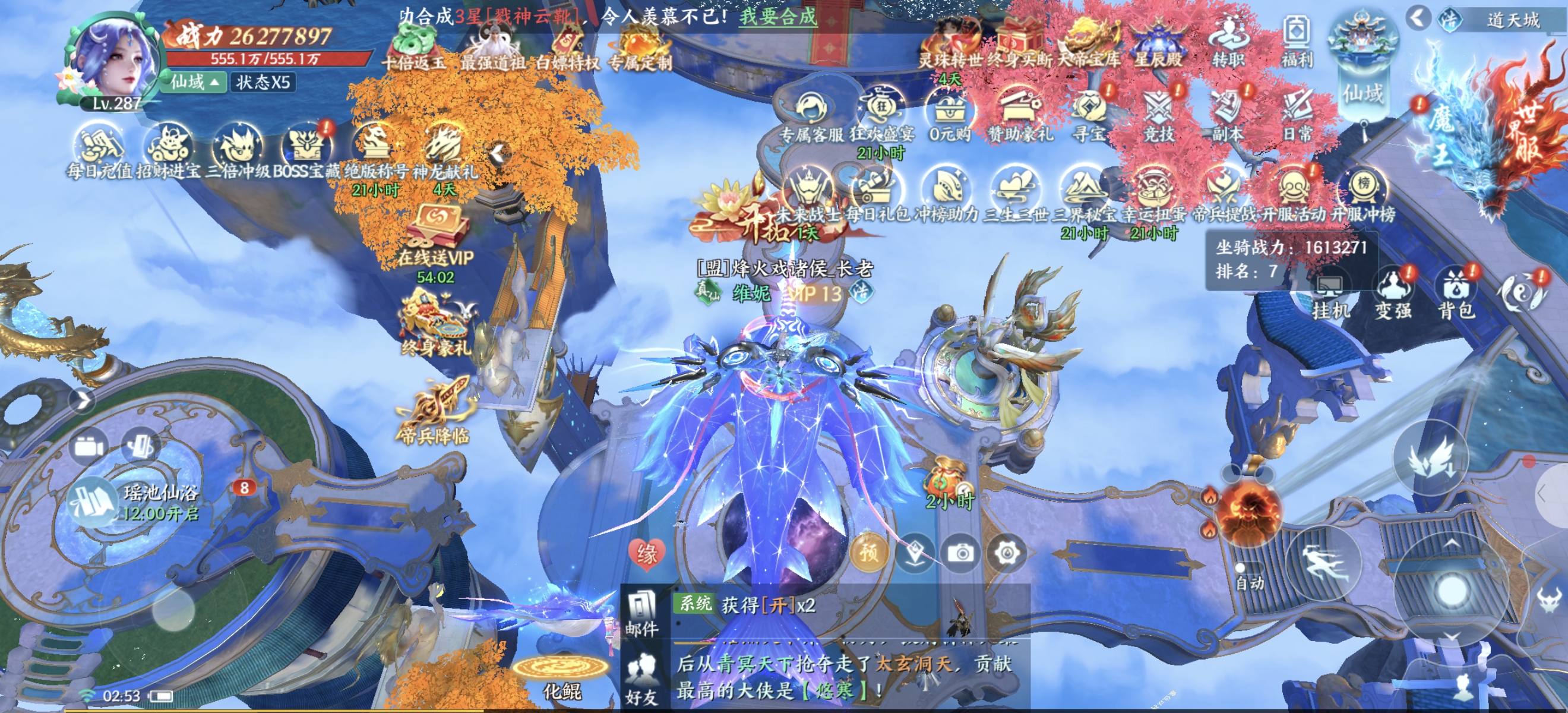Image resolution: width=1568 pixels, height=713 pixels.
Task: Open the 副本 dungeon menu
Action: click(1228, 114)
